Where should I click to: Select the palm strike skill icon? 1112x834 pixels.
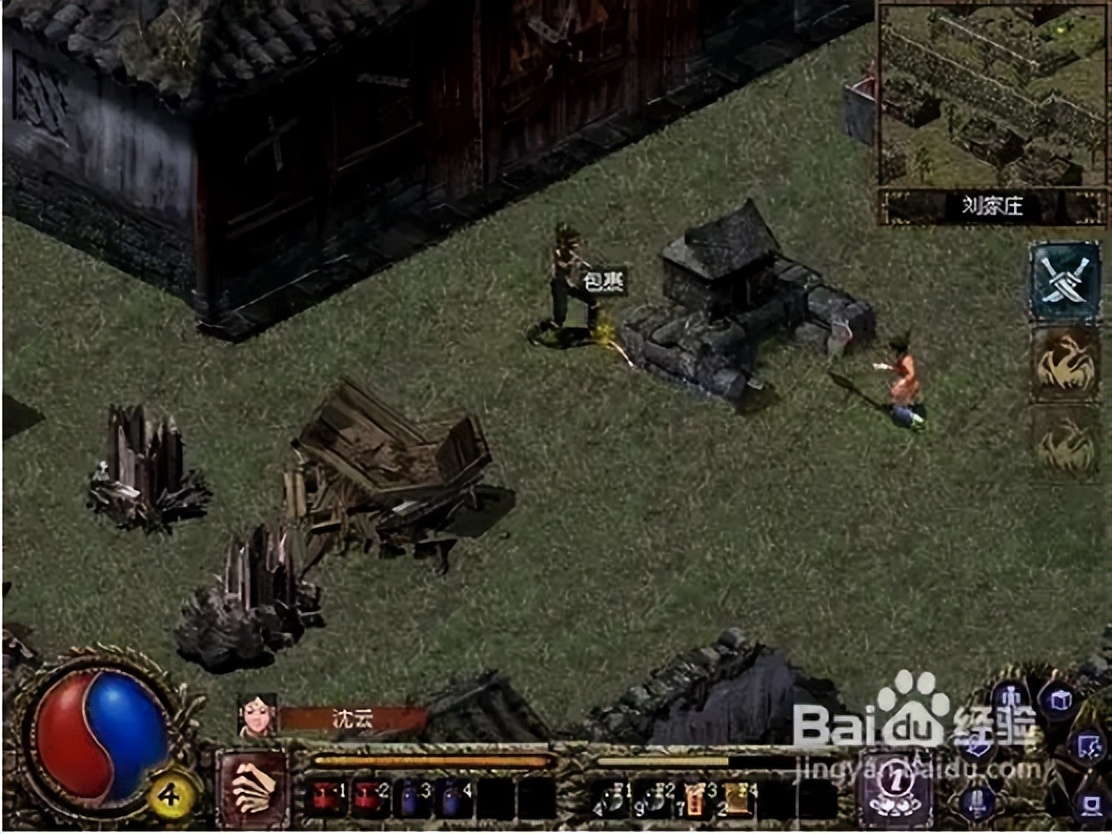[253, 788]
